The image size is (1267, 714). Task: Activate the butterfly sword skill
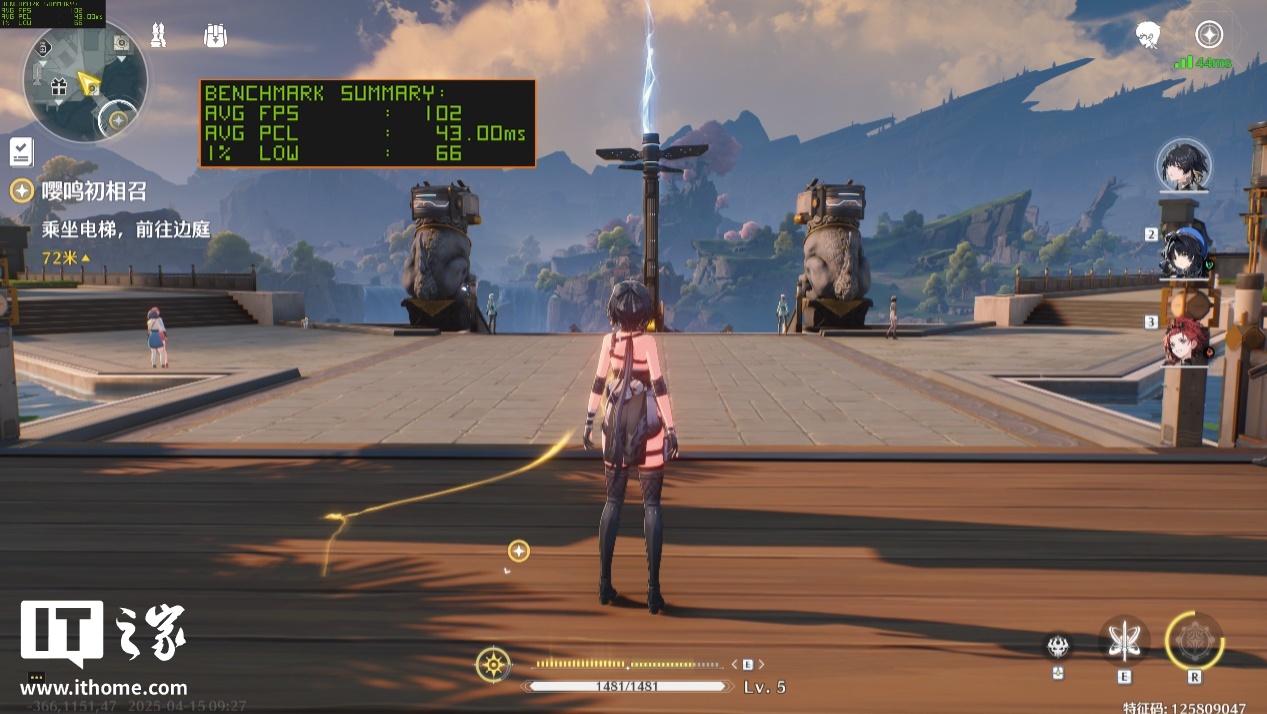1125,641
